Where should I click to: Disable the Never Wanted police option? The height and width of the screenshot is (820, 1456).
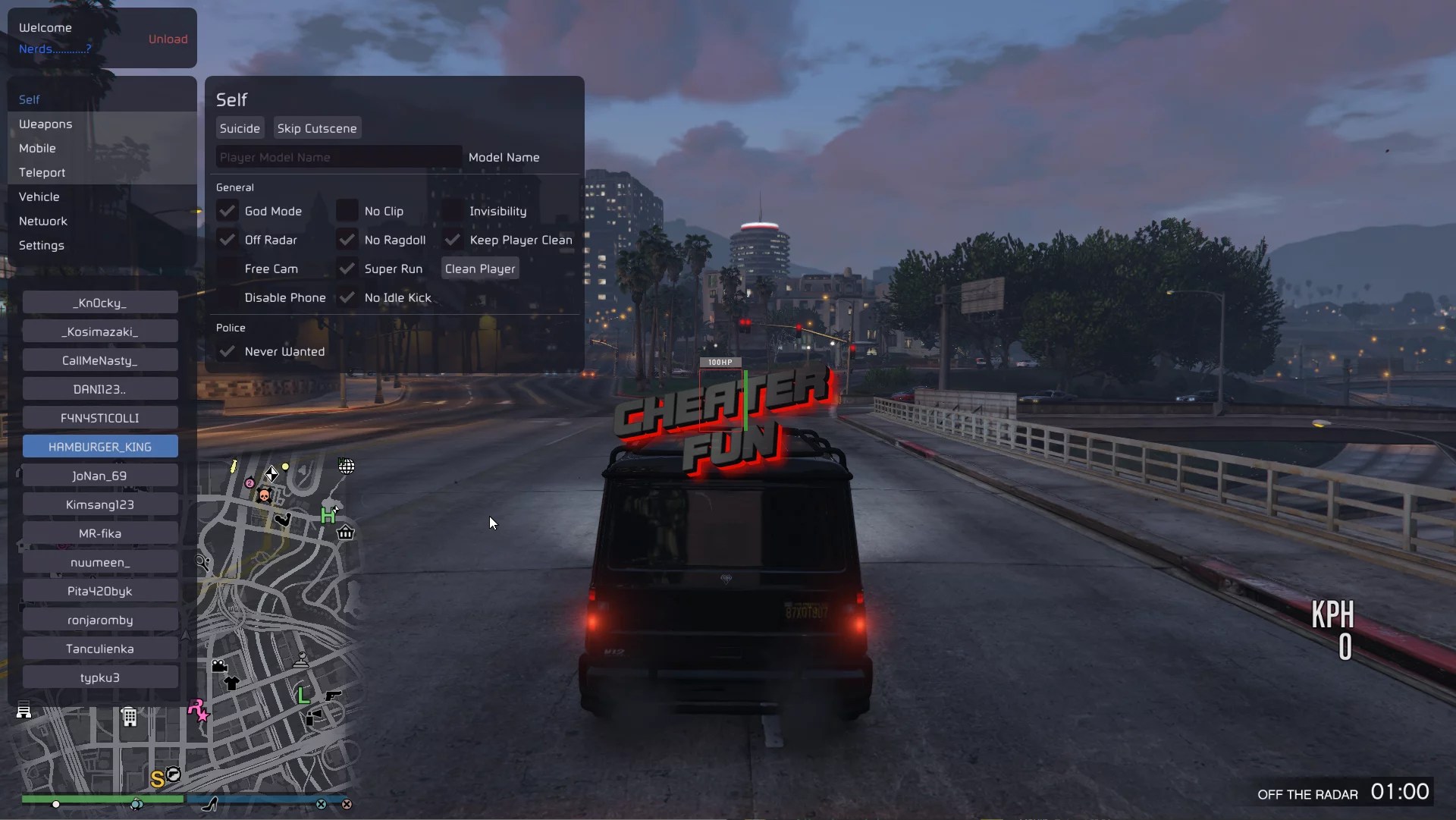pos(227,351)
